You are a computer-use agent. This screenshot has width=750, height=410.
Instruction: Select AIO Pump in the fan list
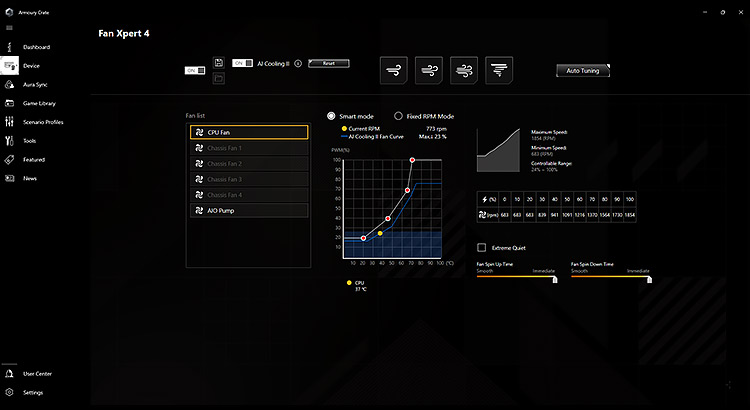click(x=248, y=211)
